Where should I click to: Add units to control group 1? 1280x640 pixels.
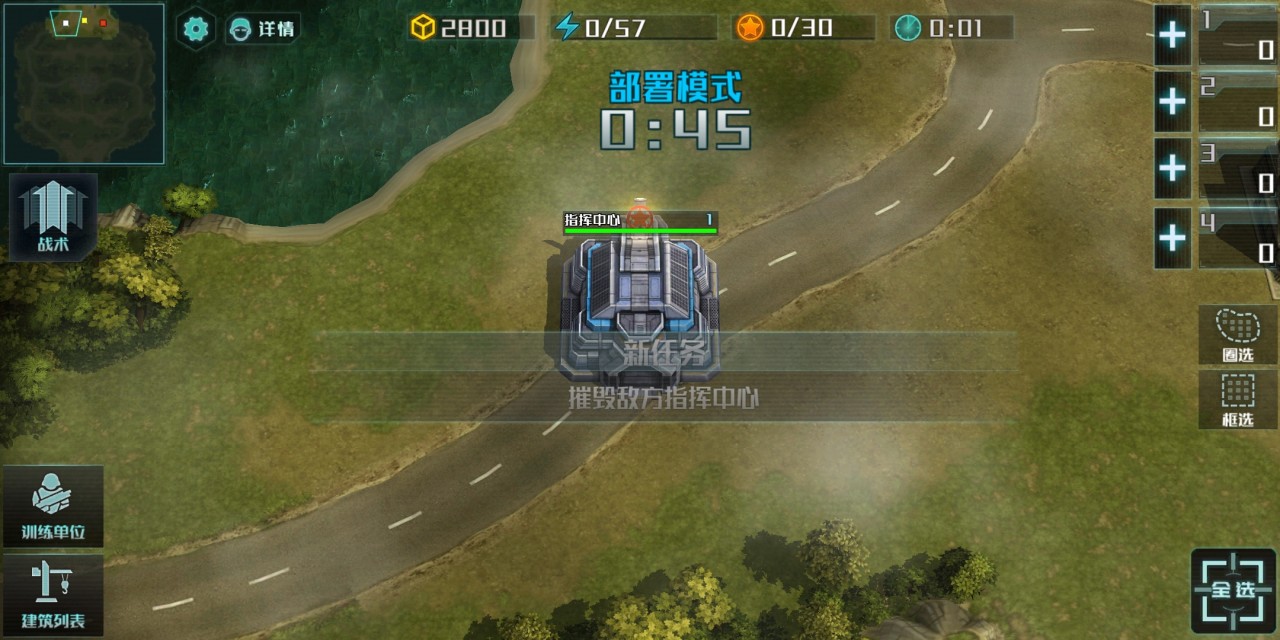(1172, 36)
